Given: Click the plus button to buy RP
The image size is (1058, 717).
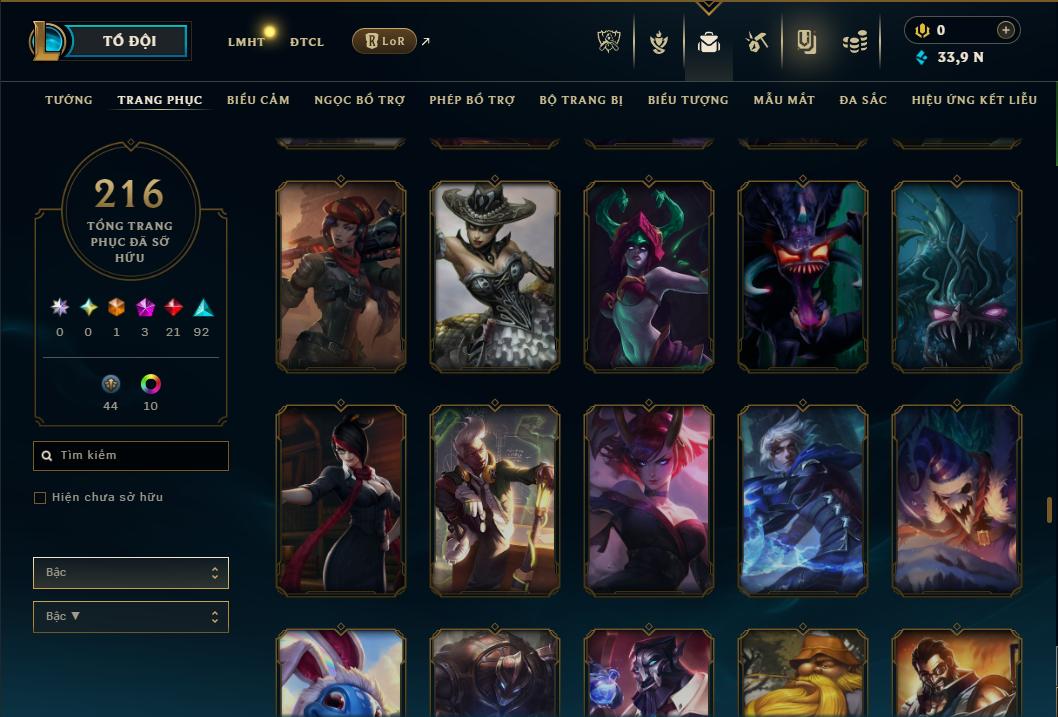Looking at the screenshot, I should click(x=1005, y=30).
